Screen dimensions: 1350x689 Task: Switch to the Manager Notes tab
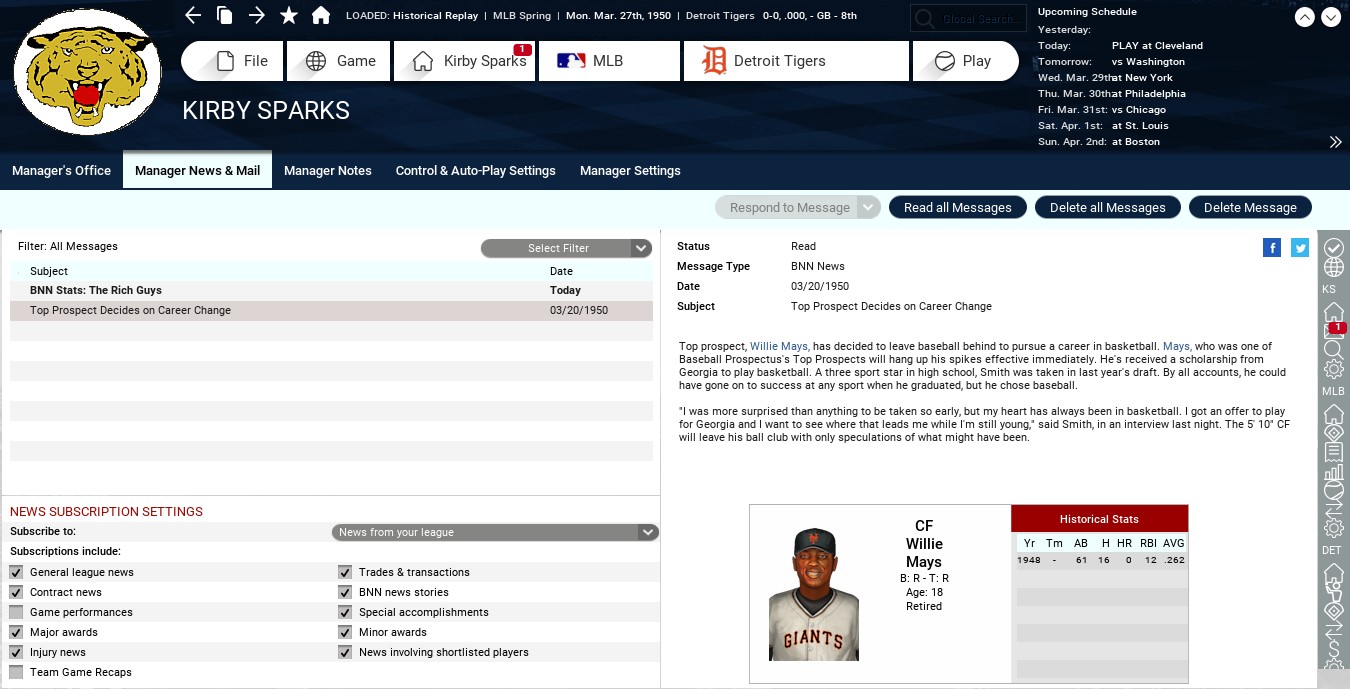[x=327, y=171]
